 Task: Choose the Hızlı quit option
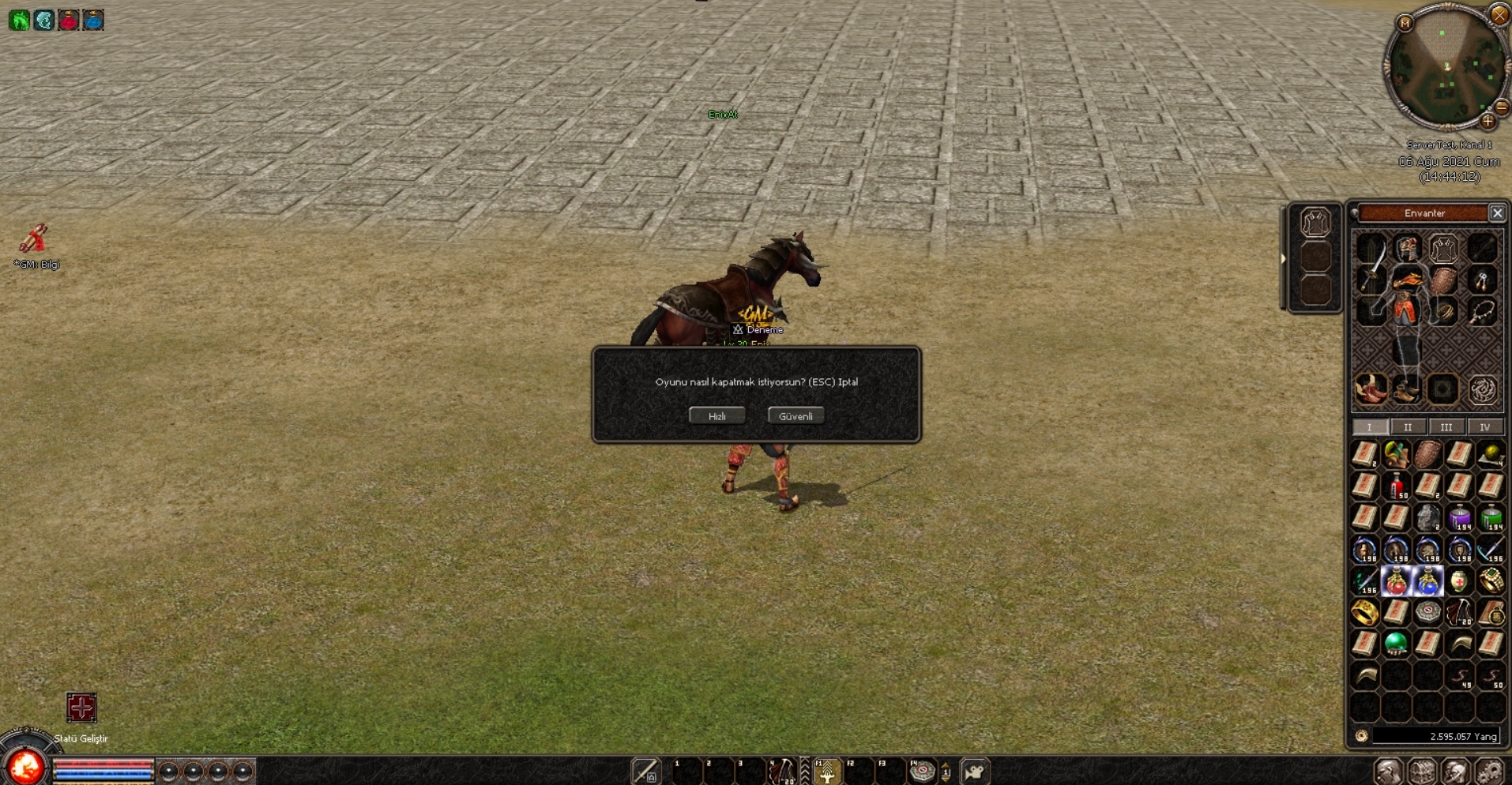coord(717,416)
